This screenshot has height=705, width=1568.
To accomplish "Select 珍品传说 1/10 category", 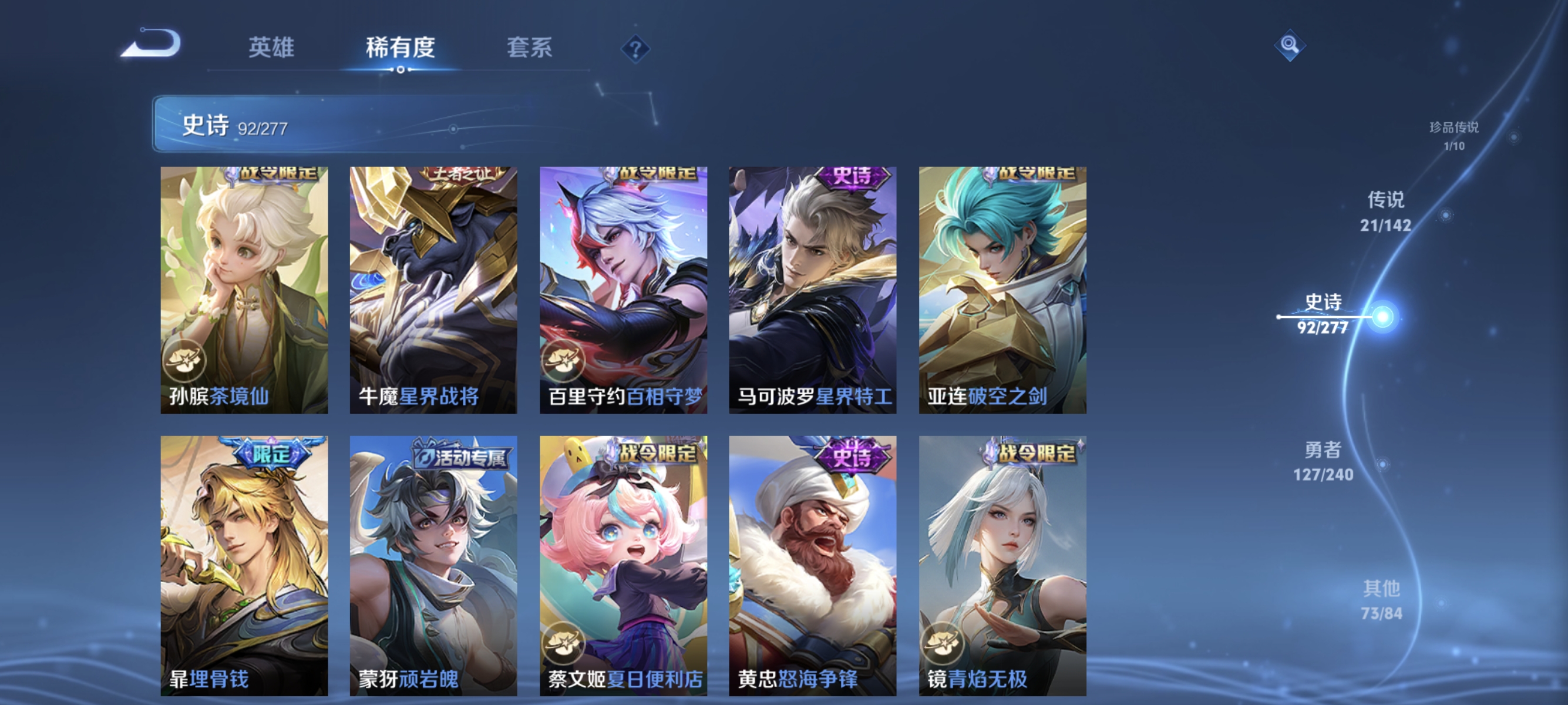I will [x=1453, y=137].
